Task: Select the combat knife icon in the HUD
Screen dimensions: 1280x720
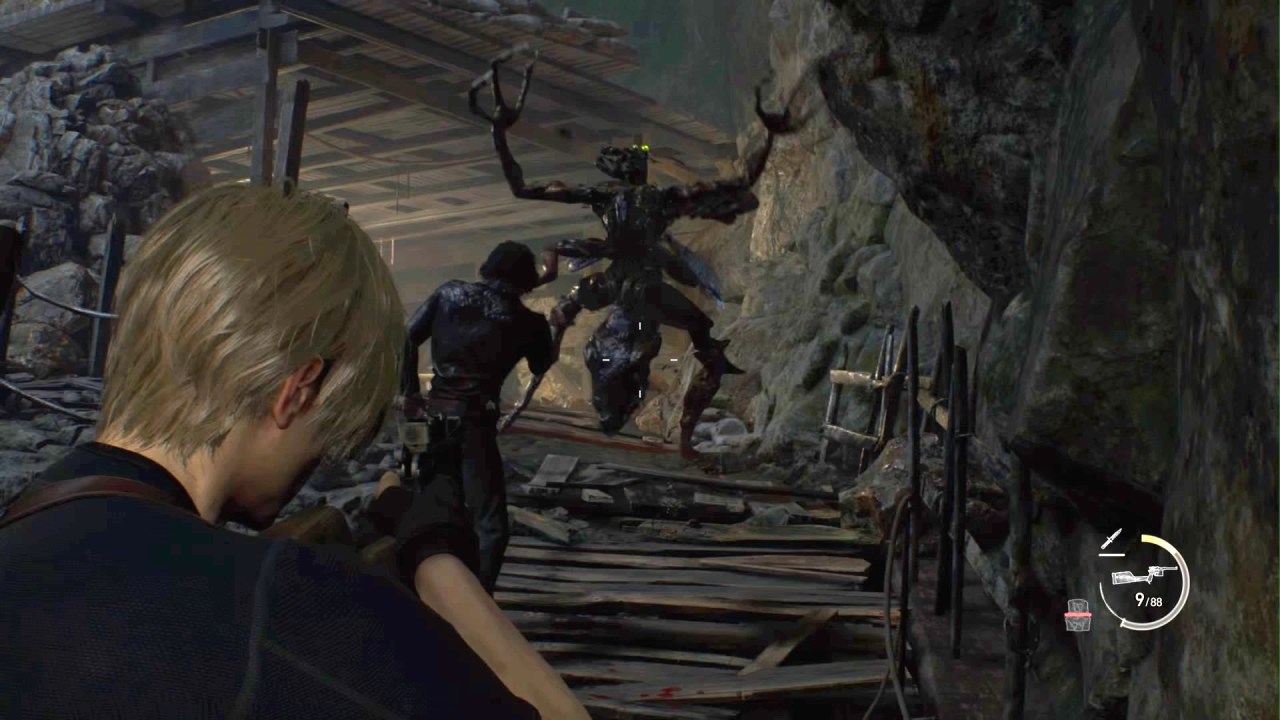Action: pyautogui.click(x=1111, y=538)
